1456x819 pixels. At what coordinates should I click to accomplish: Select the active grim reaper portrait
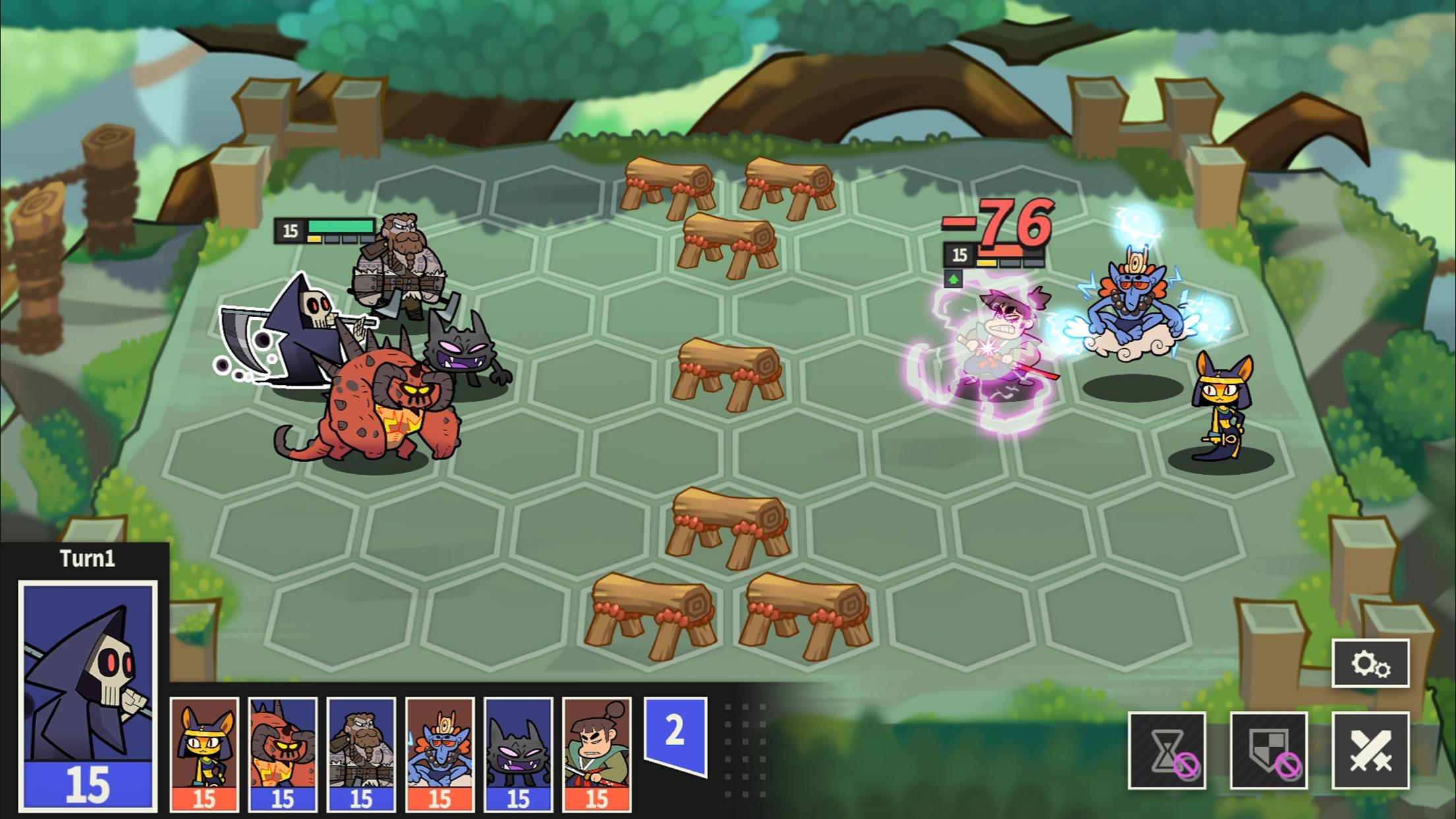[x=88, y=696]
